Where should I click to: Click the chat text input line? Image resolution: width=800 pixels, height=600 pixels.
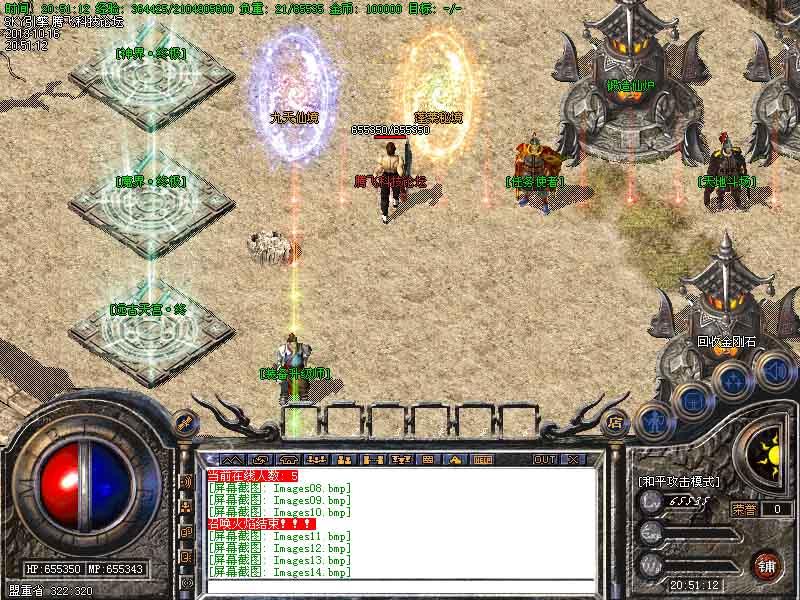point(400,587)
